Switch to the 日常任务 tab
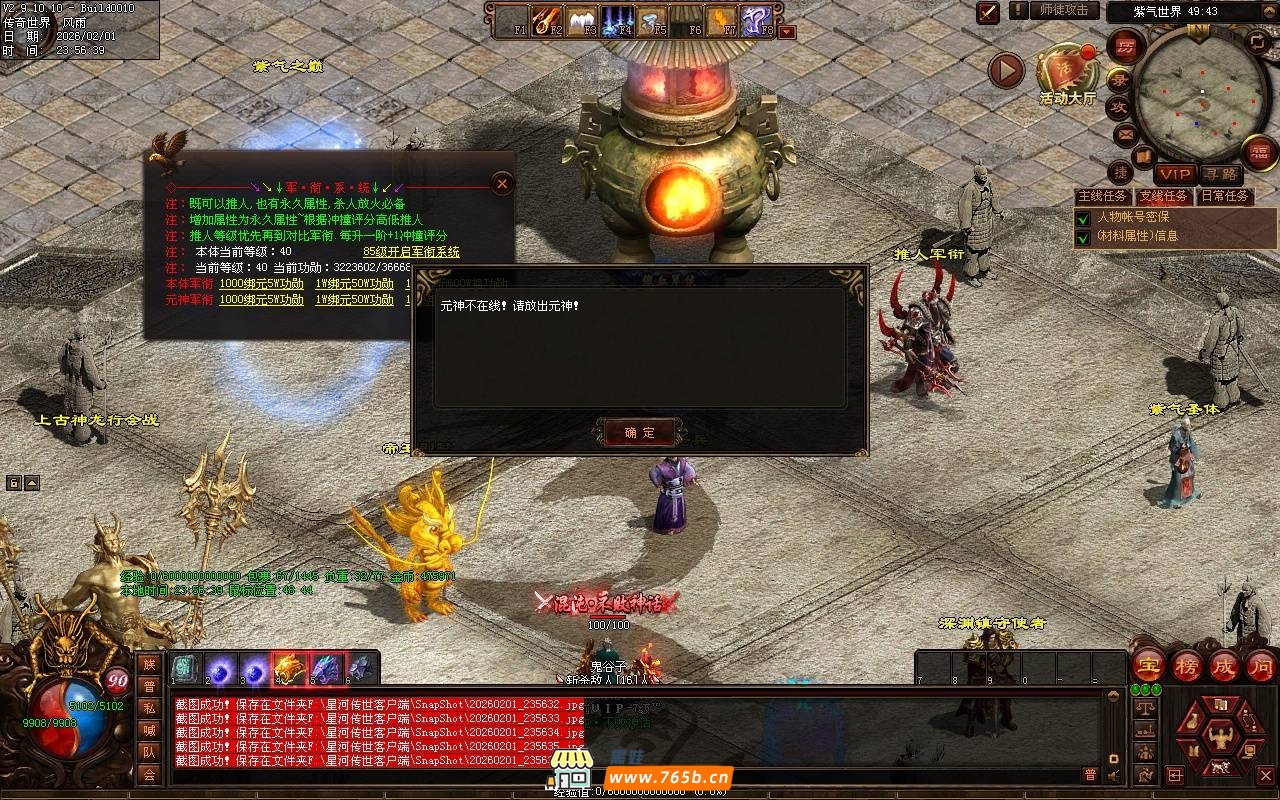 [1225, 196]
